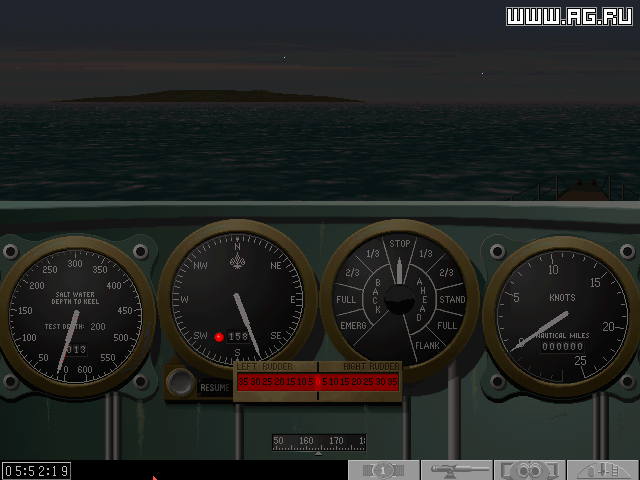Select EMERG on the engine telegraph
640x480 pixels.
pos(353,325)
